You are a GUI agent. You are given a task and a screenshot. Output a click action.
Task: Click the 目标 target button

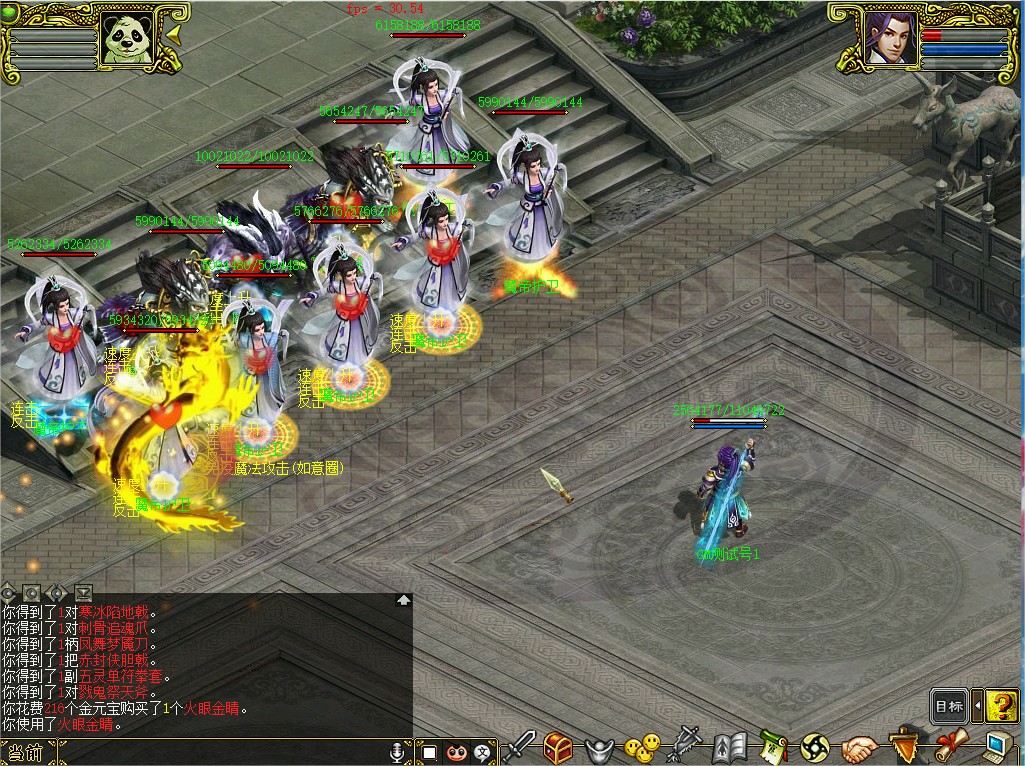pos(949,706)
